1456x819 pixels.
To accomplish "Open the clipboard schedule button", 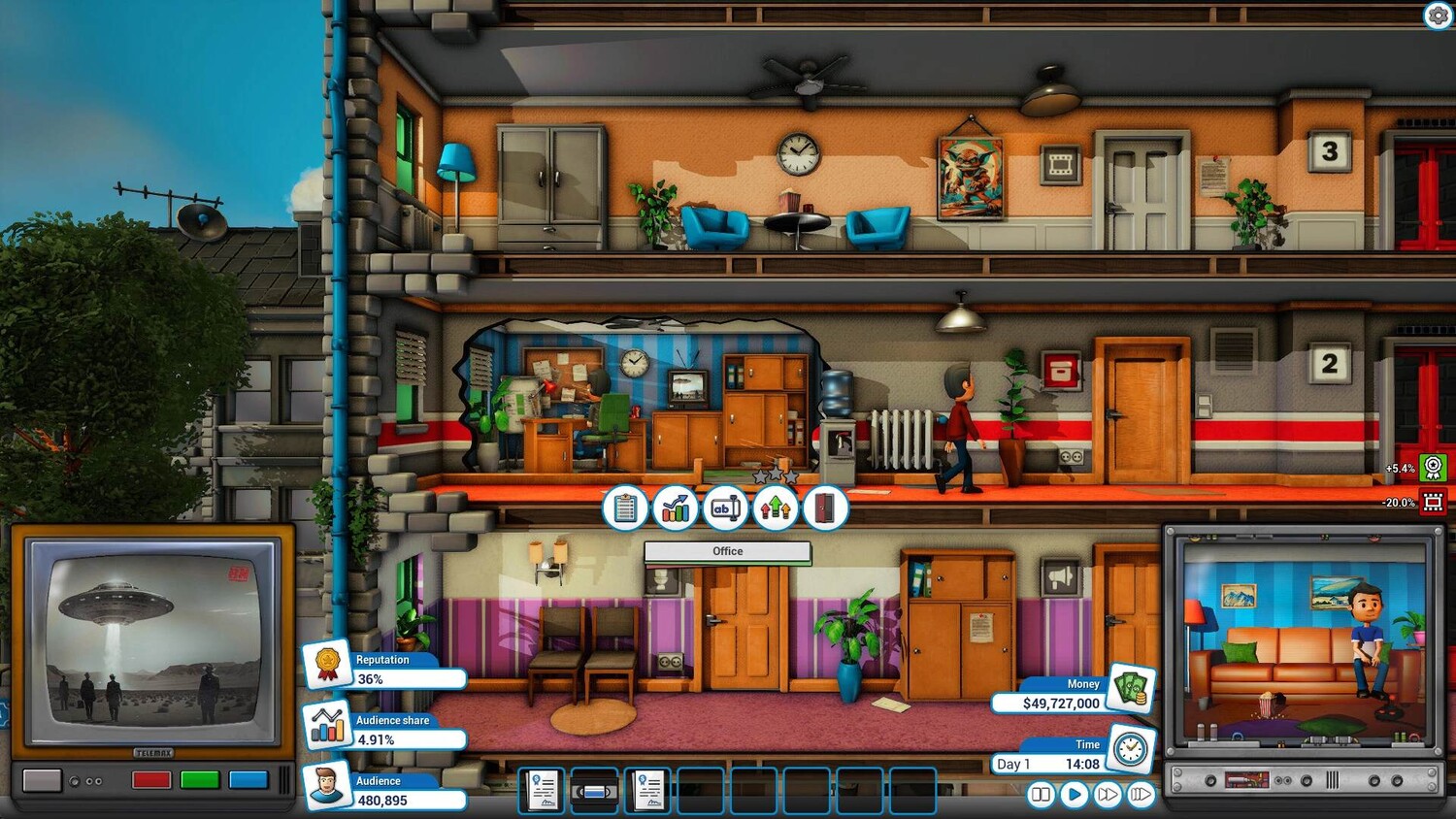I will [x=625, y=508].
